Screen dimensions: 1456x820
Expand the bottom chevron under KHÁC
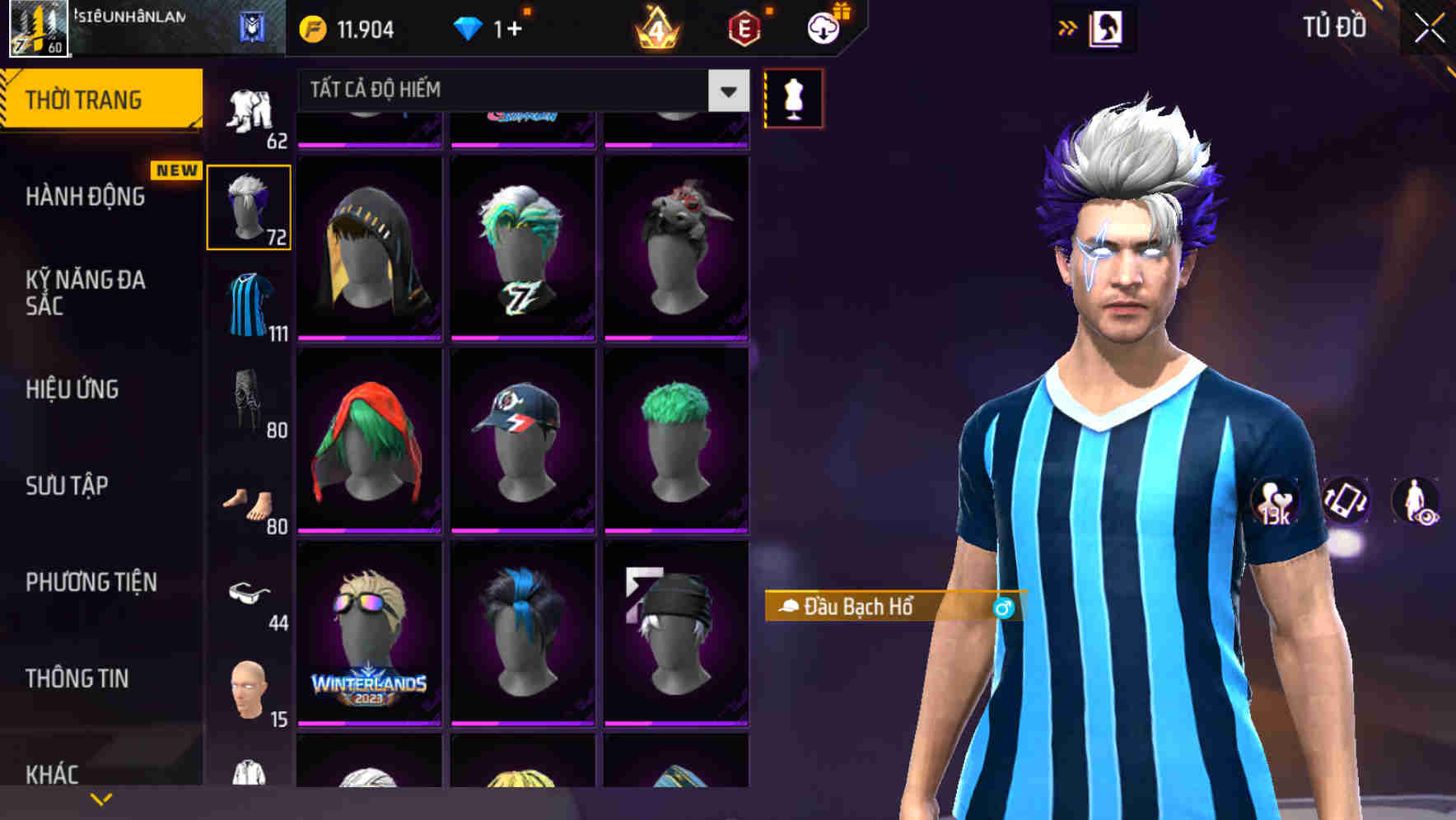(101, 798)
